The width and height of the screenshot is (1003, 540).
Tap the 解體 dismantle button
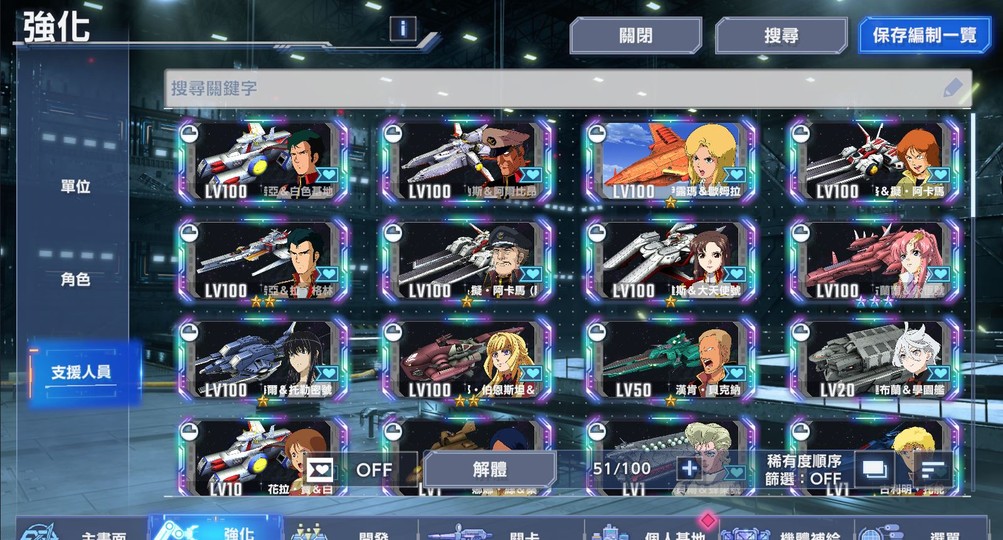click(489, 468)
